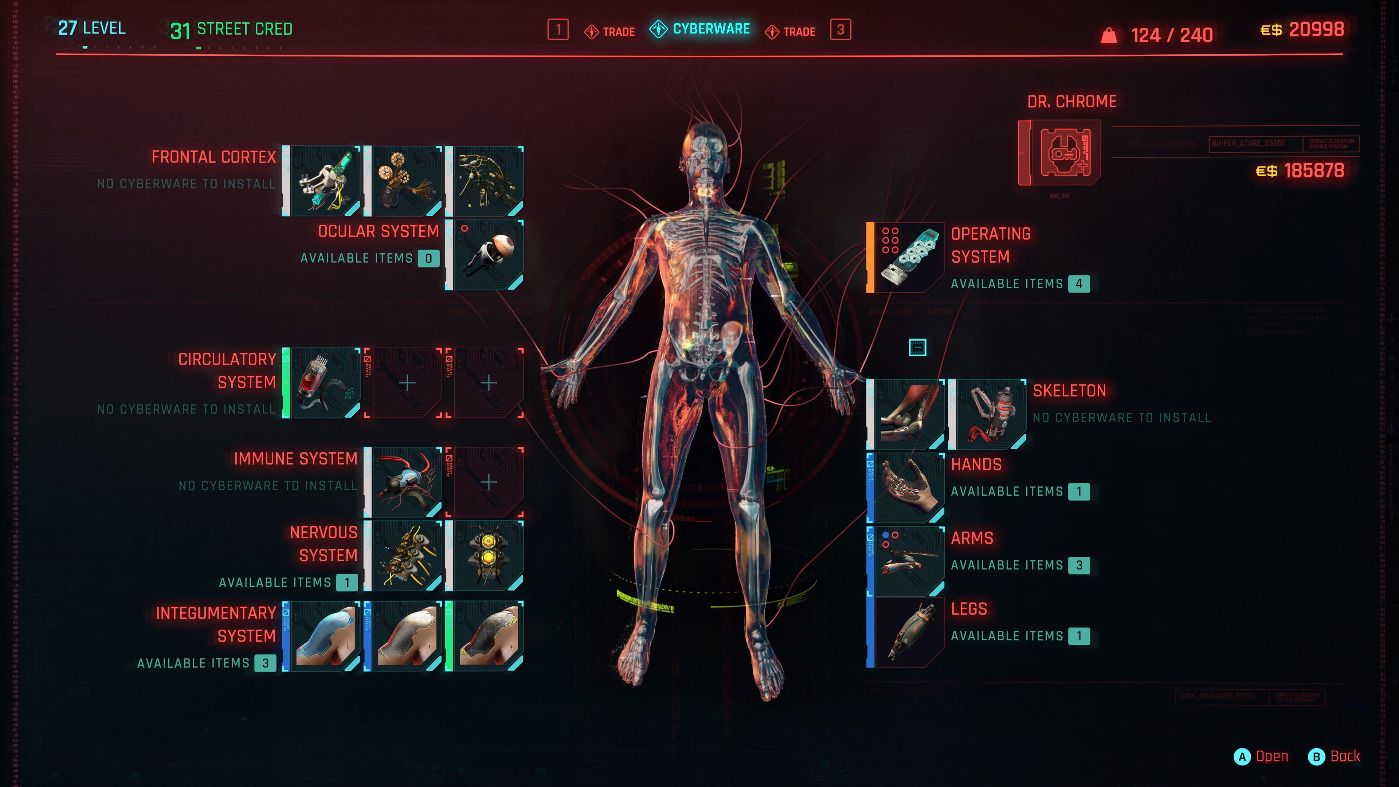Switch to the left Trade tab
This screenshot has width=1399, height=787.
click(x=610, y=30)
